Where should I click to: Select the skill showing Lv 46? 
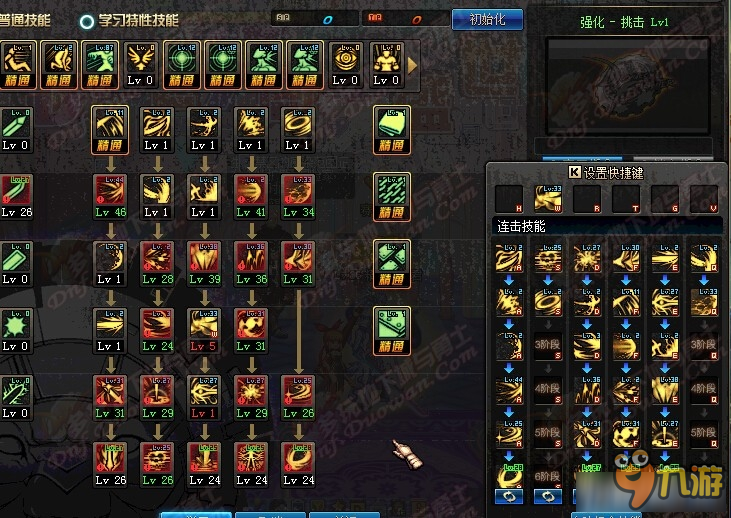coord(109,196)
